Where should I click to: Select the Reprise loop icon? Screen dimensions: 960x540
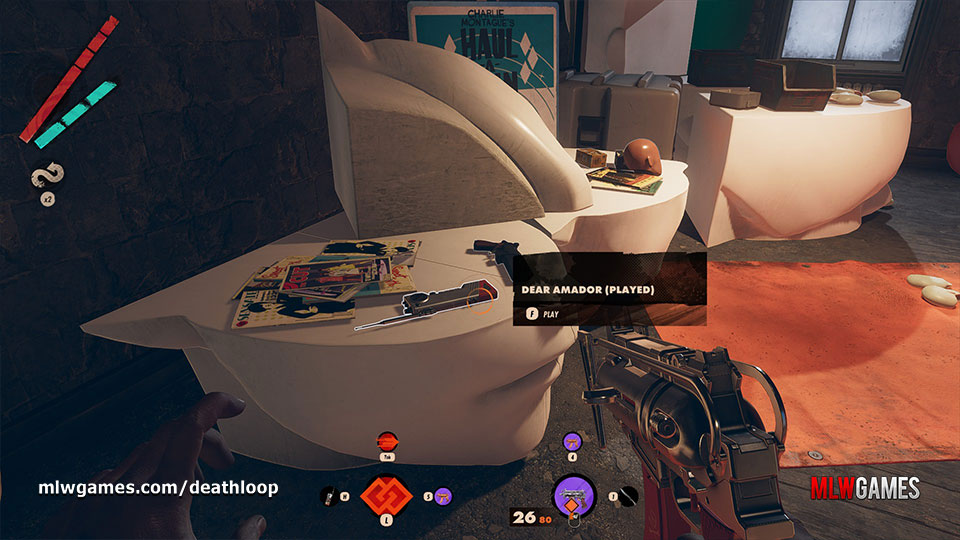46,179
